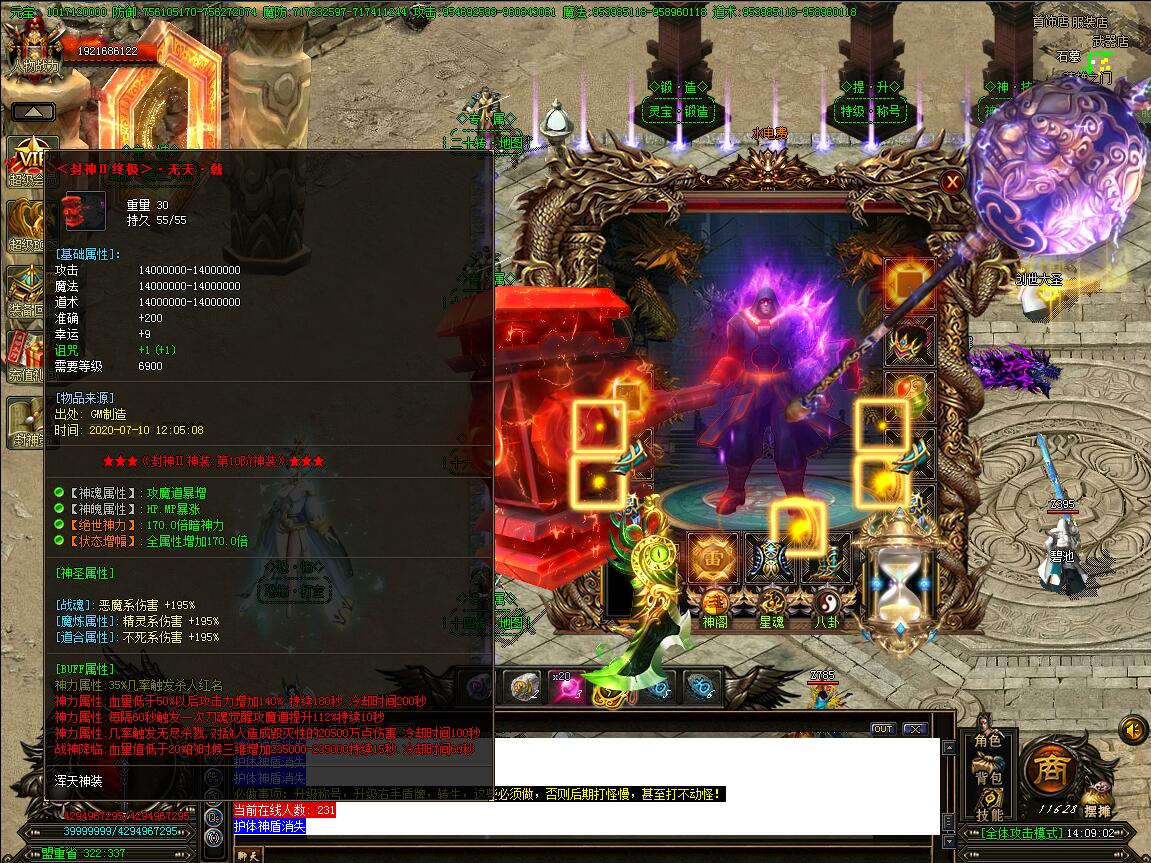Click the OUT button on chat
Viewport: 1151px width, 863px height.
tap(882, 729)
